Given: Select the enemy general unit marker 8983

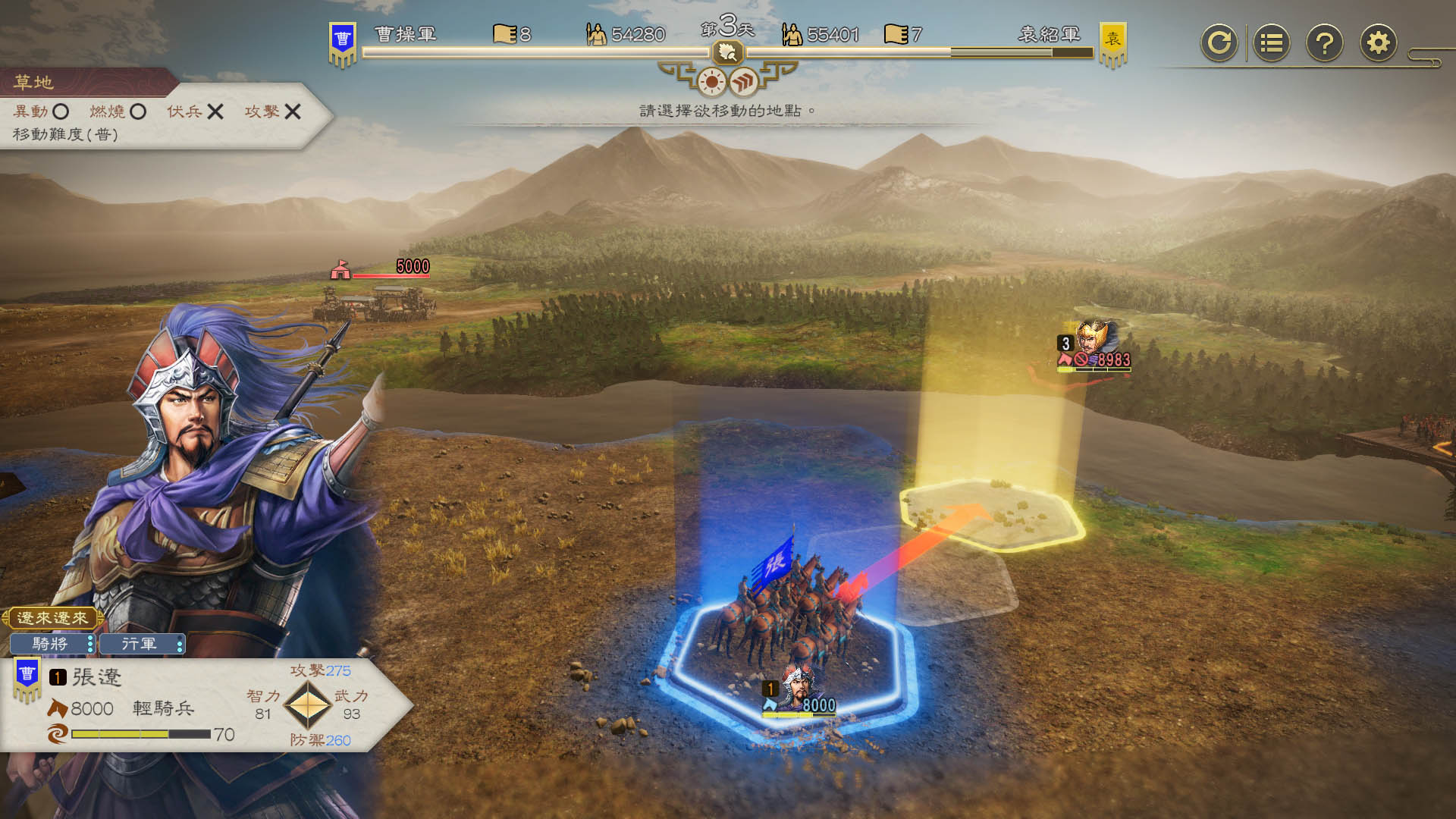Looking at the screenshot, I should pyautogui.click(x=1095, y=347).
